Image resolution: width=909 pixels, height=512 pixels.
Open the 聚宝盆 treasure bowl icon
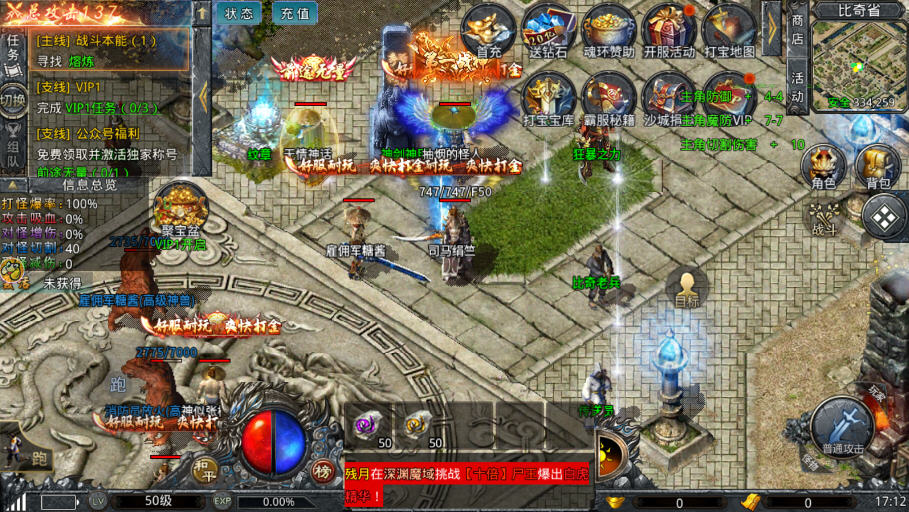(175, 208)
